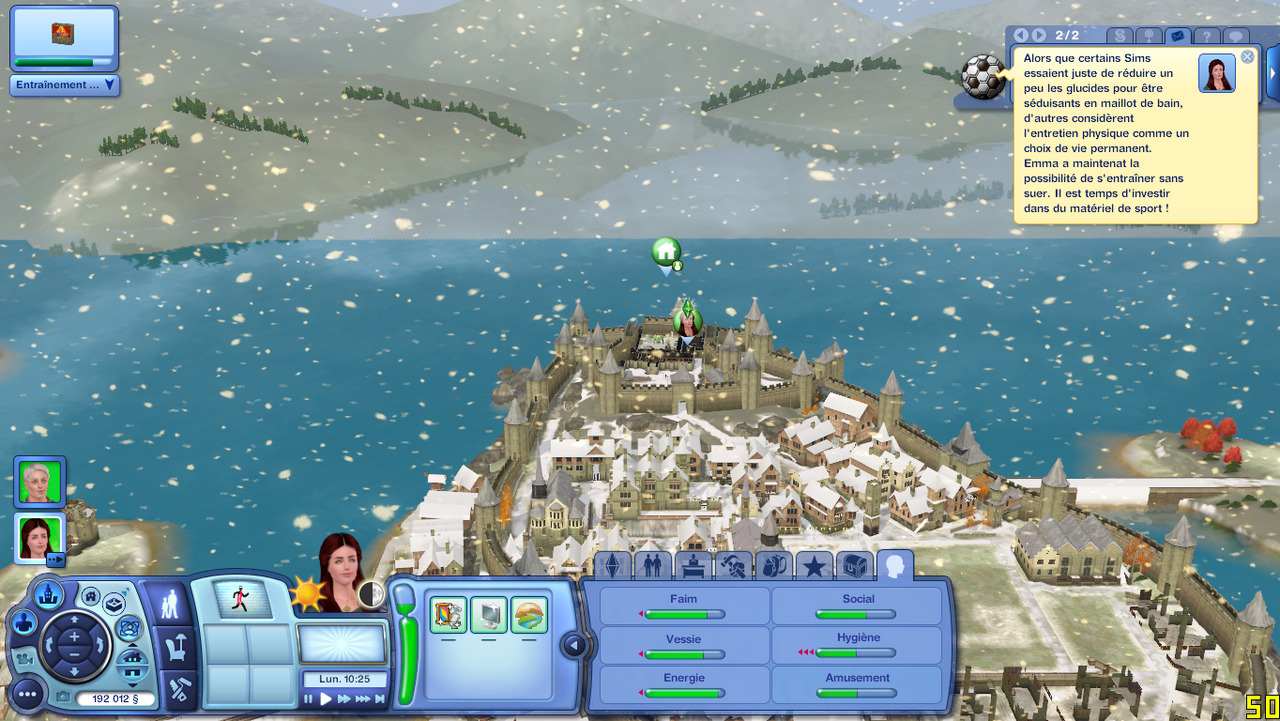Show the previous notification with left arrow
The width and height of the screenshot is (1280, 721).
pyautogui.click(x=1021, y=36)
